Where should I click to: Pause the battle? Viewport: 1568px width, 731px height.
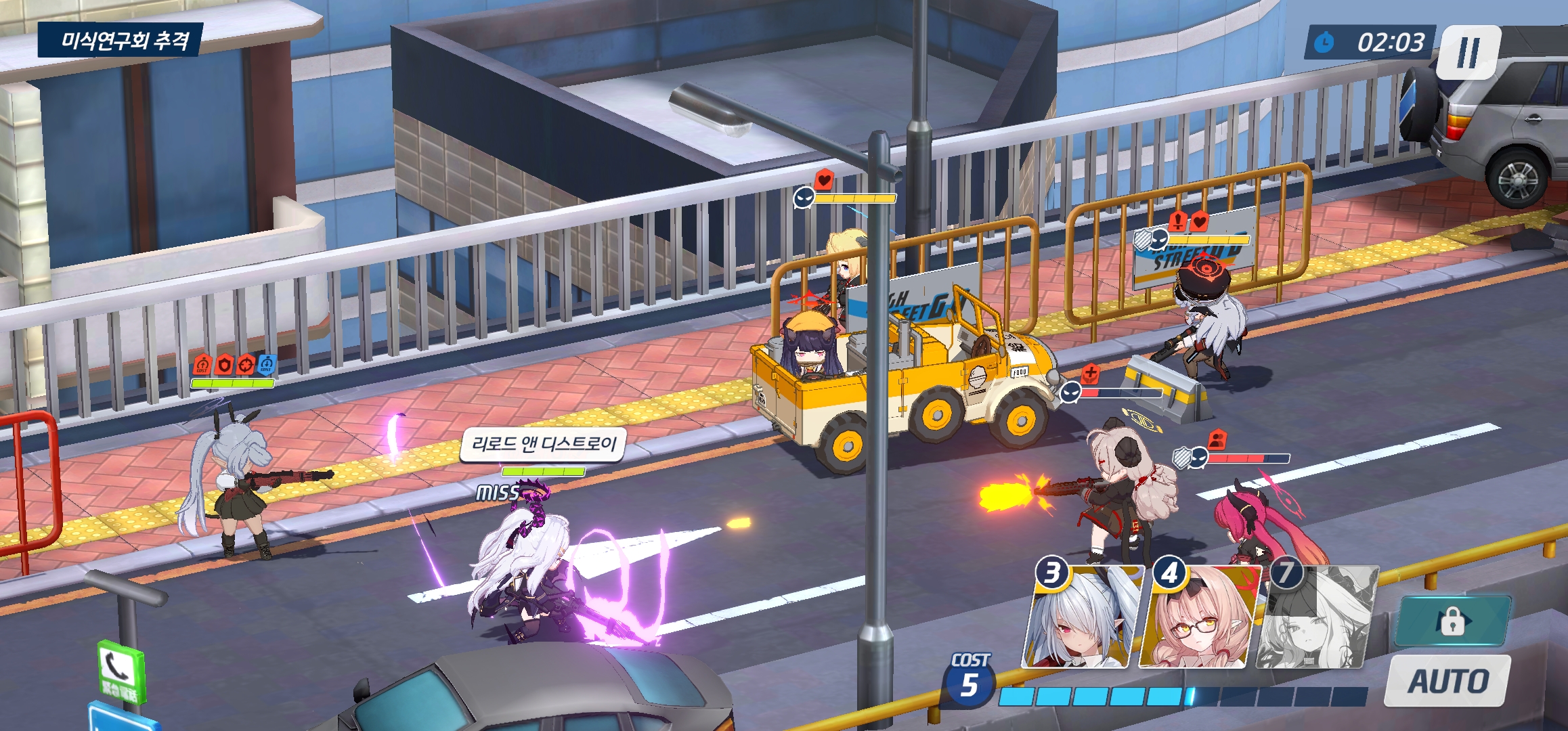click(x=1468, y=52)
